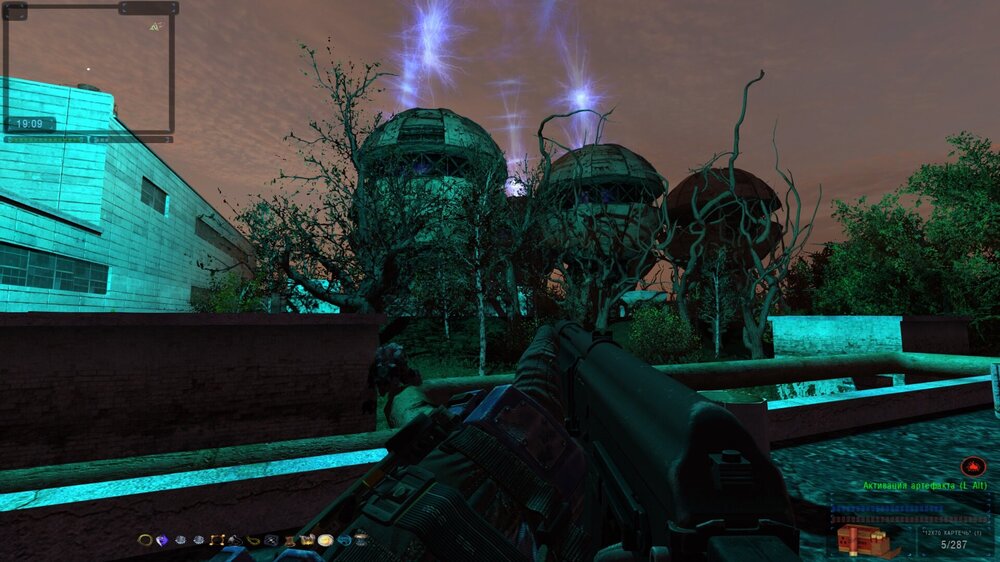1000x562 pixels.
Task: Select the orange hourglass-shaped artifact icon
Action: pos(288,541)
